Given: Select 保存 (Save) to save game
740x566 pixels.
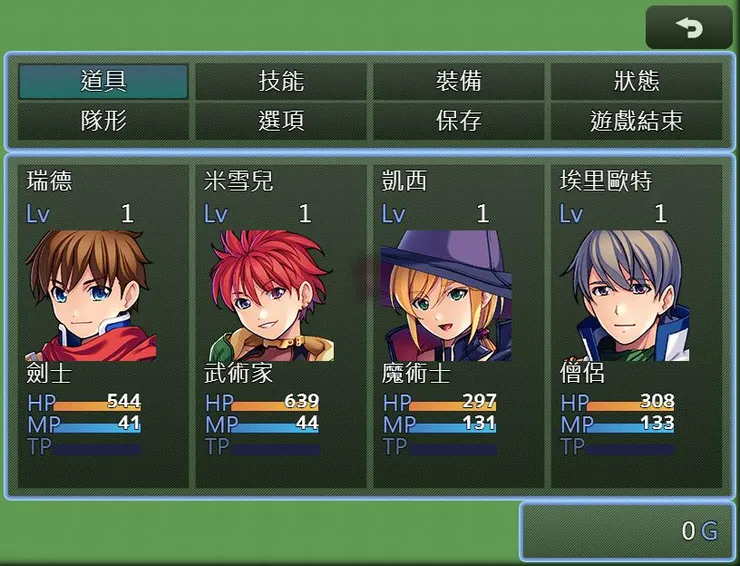Looking at the screenshot, I should 459,122.
